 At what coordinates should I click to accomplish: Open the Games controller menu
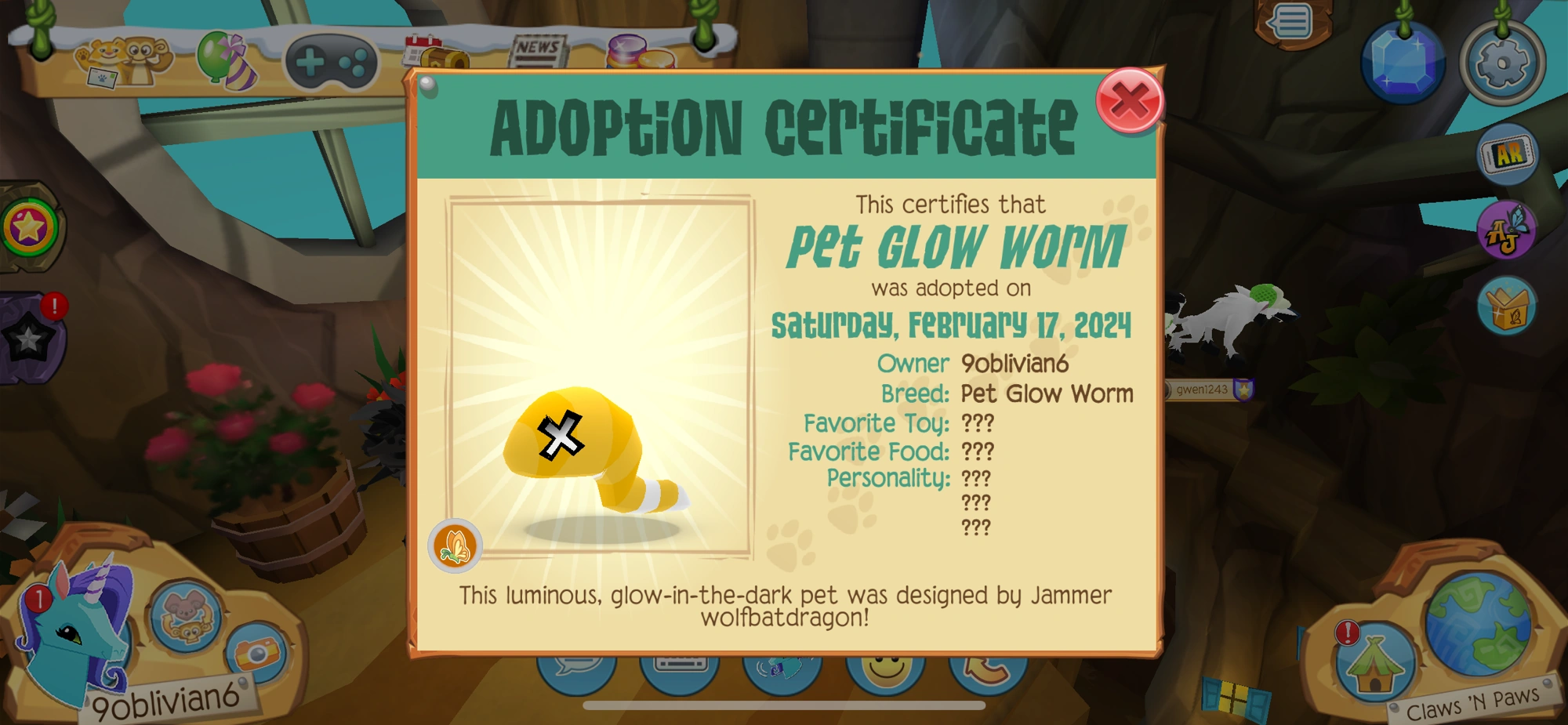pos(332,59)
